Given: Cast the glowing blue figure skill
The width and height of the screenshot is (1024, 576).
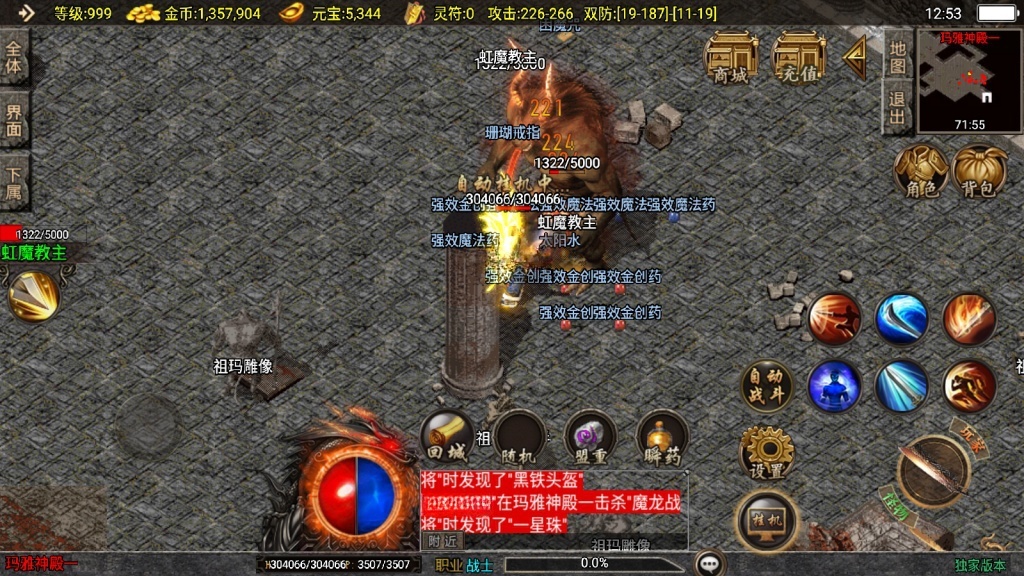Looking at the screenshot, I should click(834, 386).
